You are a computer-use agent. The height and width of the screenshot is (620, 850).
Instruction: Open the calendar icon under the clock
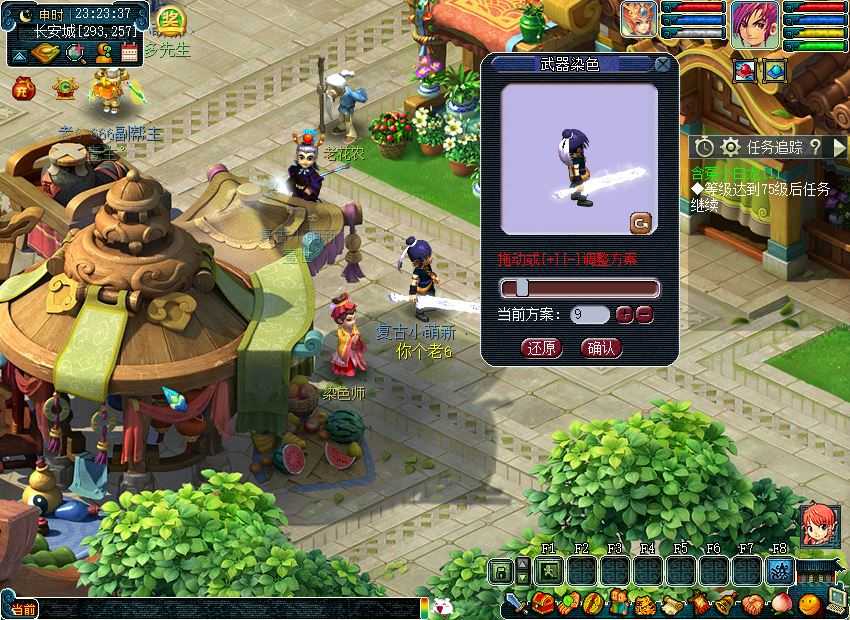129,54
